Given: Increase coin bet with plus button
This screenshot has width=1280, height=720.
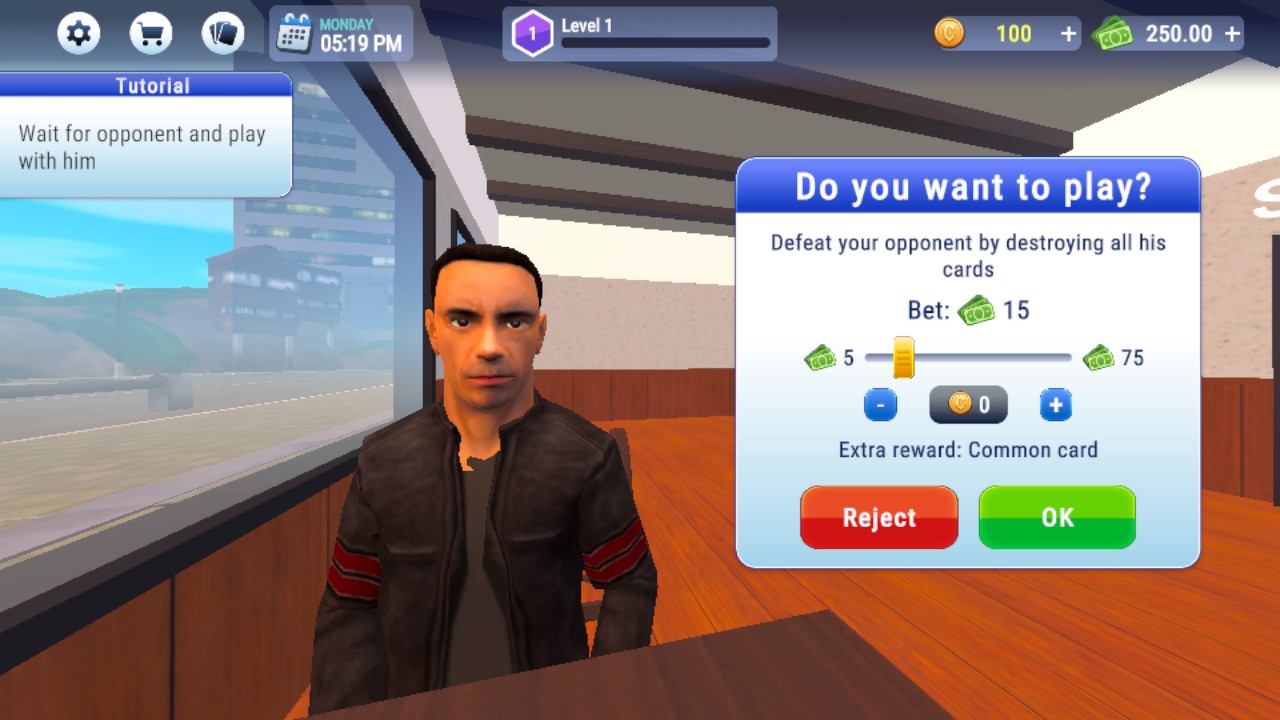Looking at the screenshot, I should pyautogui.click(x=1055, y=405).
